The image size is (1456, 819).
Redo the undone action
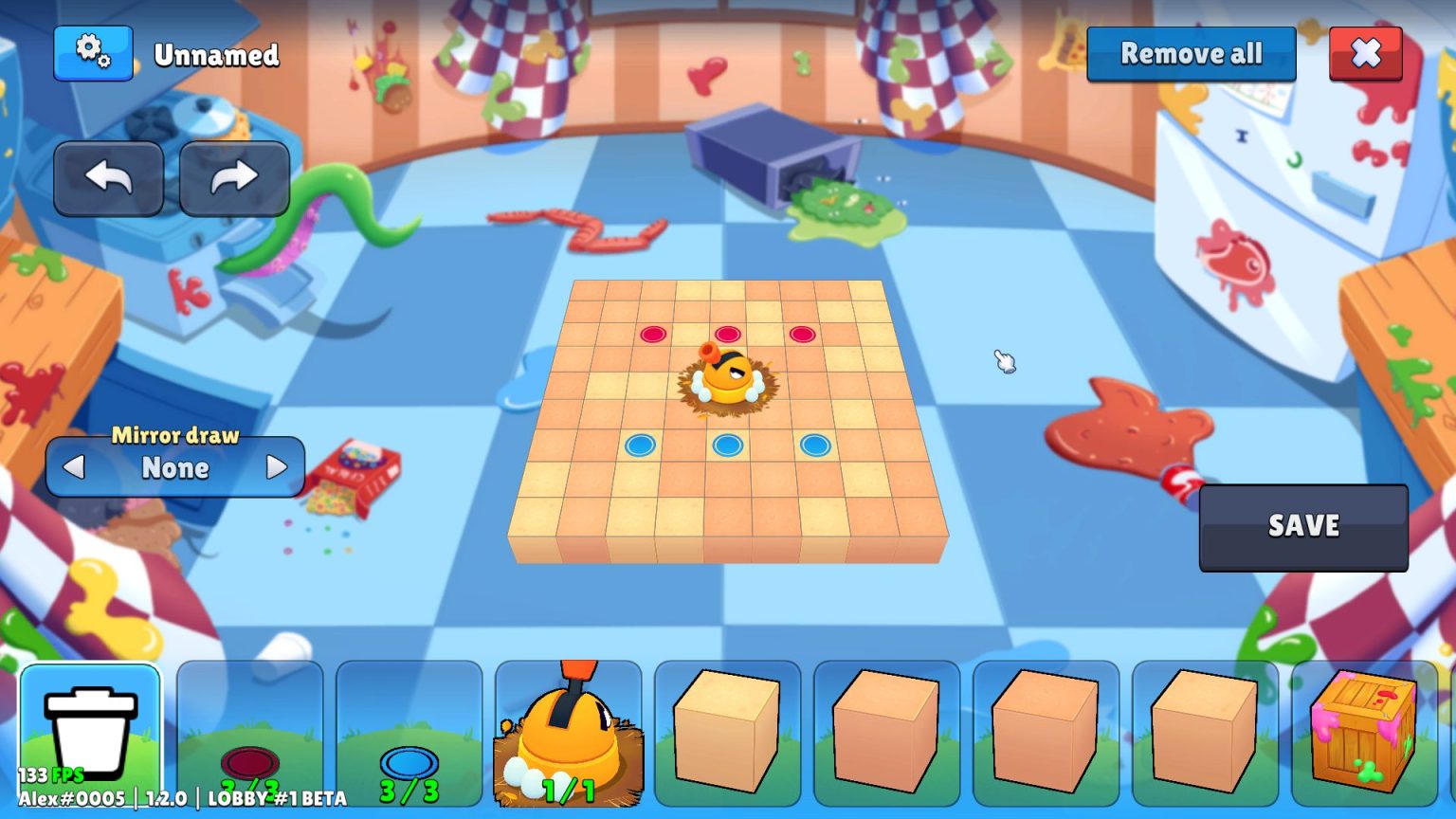pyautogui.click(x=234, y=178)
